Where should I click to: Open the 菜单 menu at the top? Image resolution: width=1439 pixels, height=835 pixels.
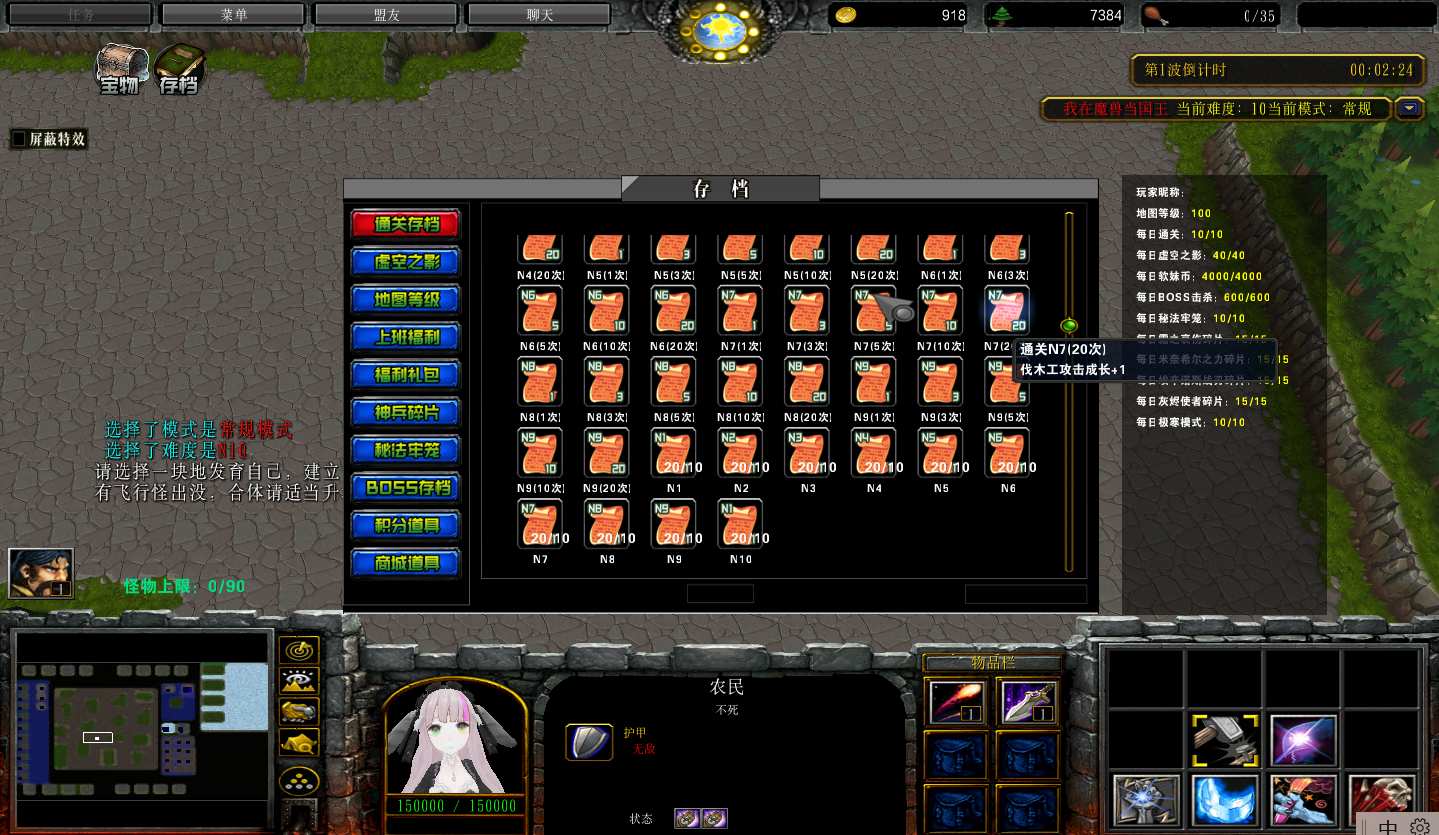pos(231,14)
